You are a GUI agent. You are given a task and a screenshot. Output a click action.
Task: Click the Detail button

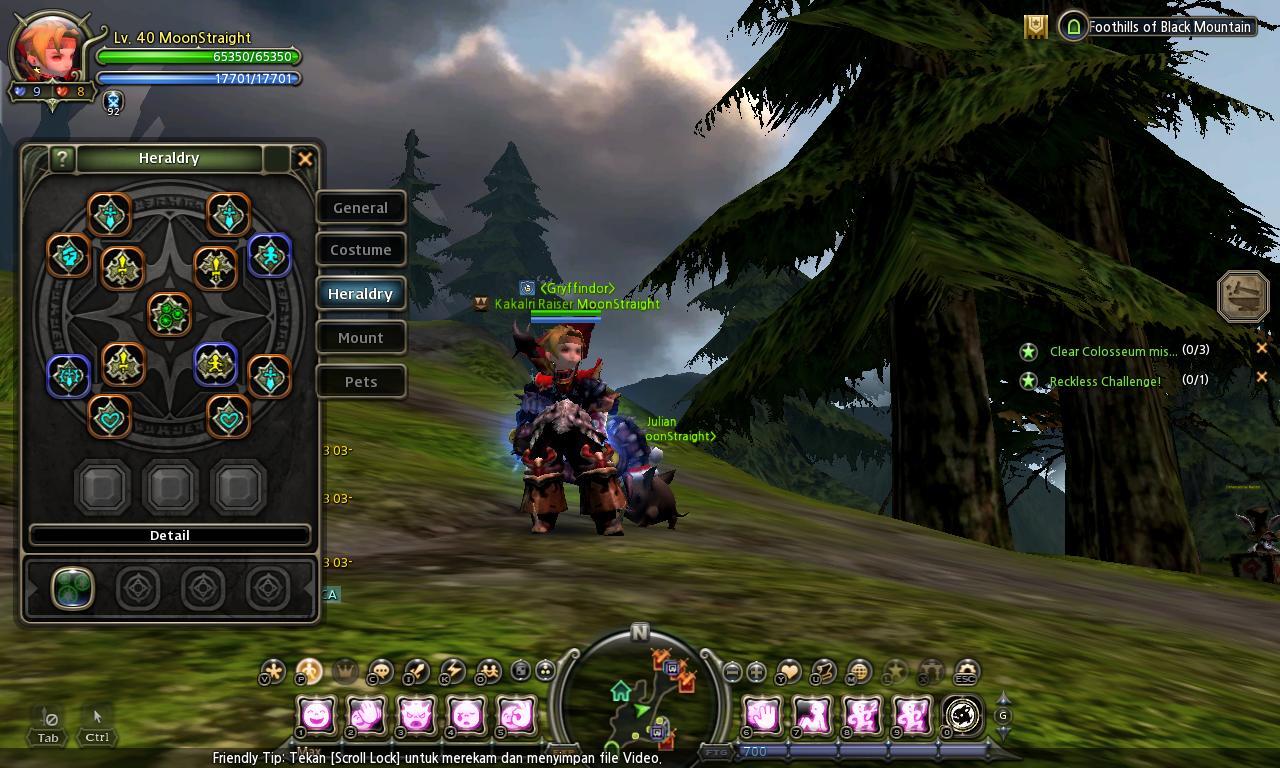point(169,535)
